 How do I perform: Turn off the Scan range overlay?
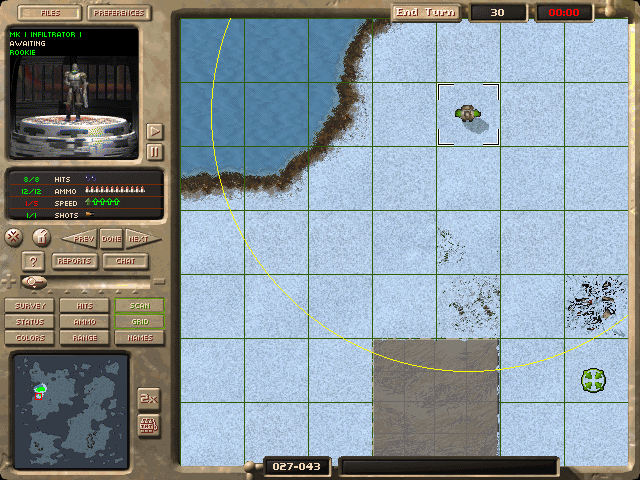(x=139, y=306)
